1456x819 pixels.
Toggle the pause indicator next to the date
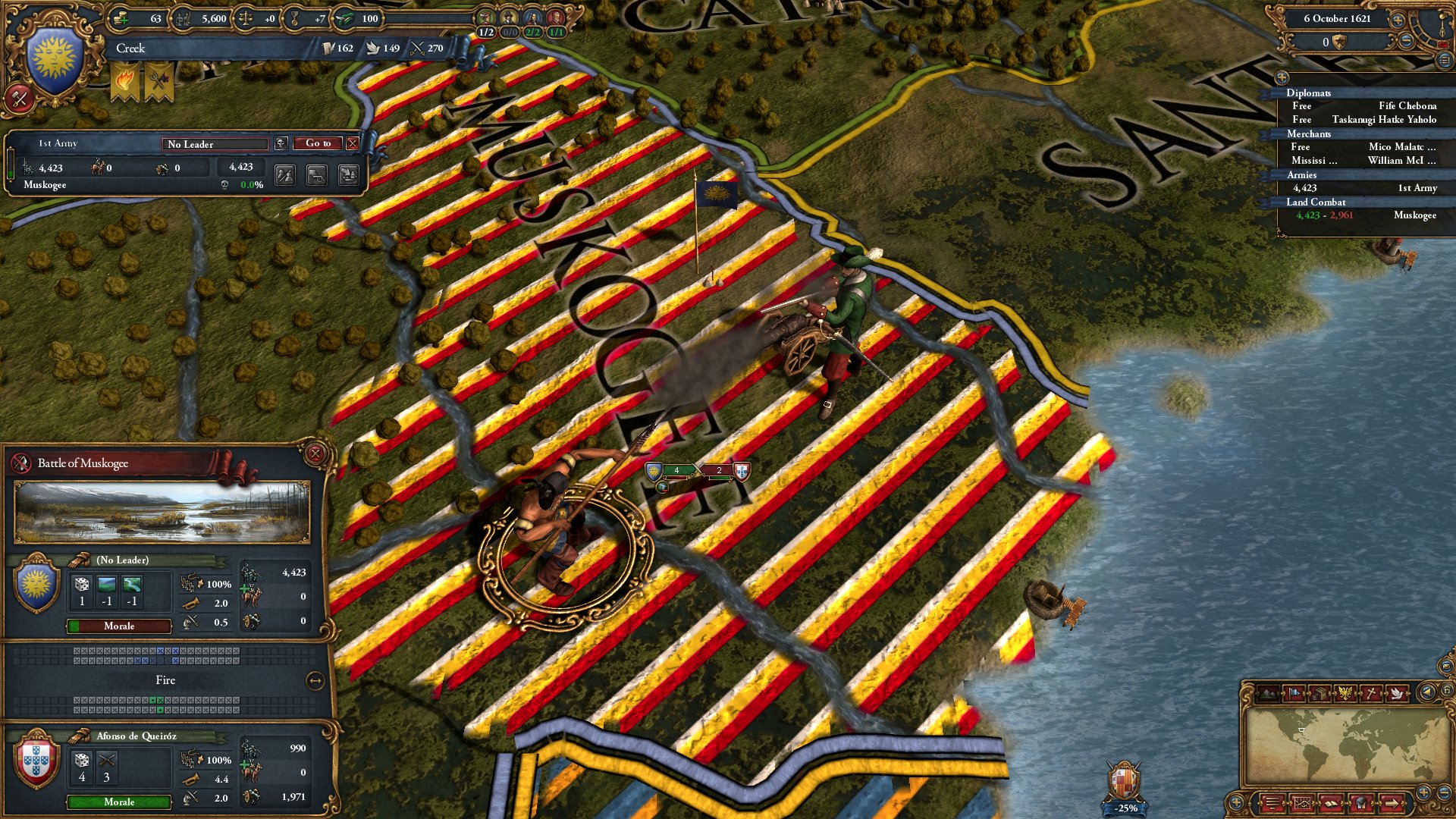[x=1443, y=44]
